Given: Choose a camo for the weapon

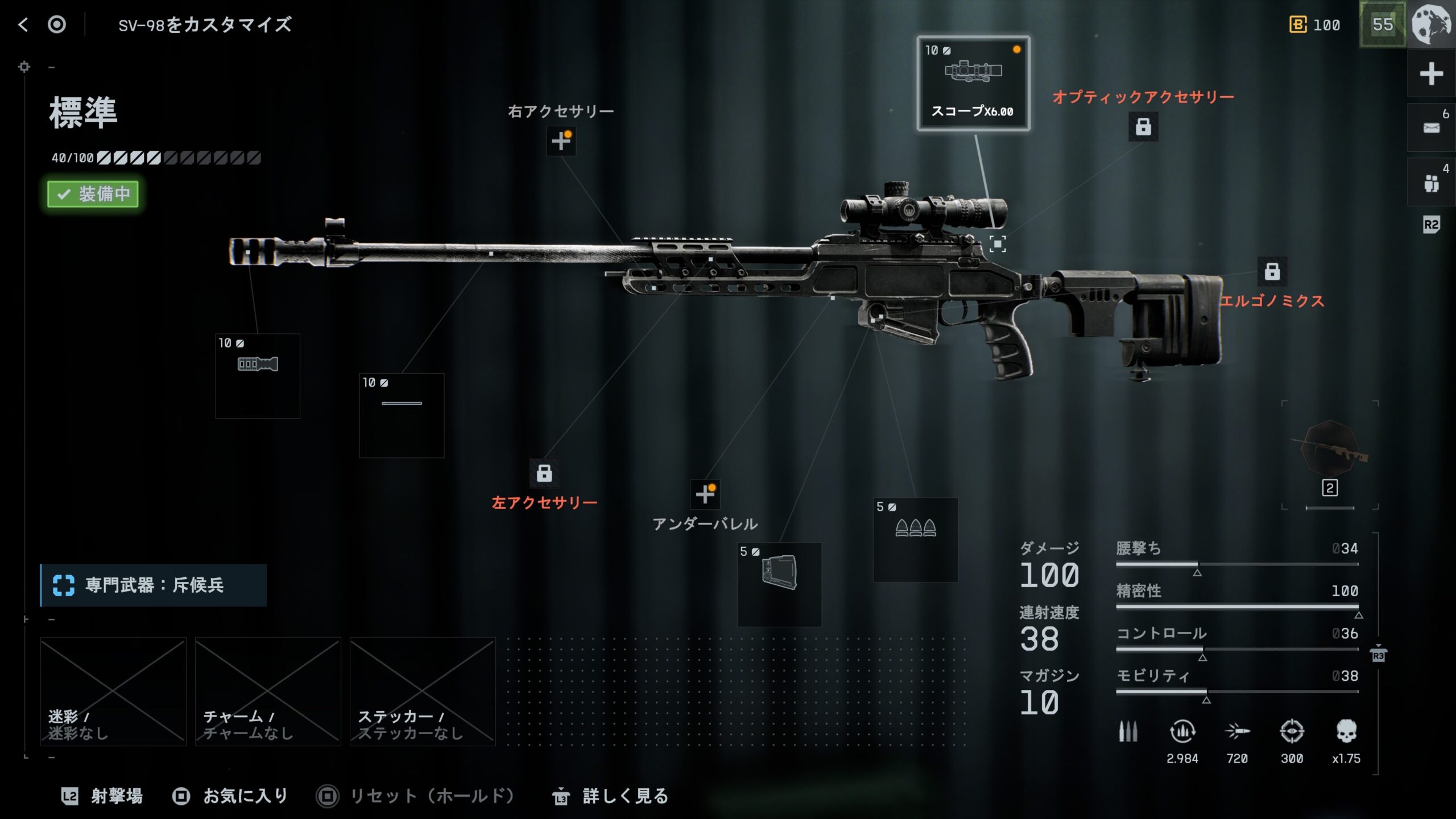Looking at the screenshot, I should 113,691.
